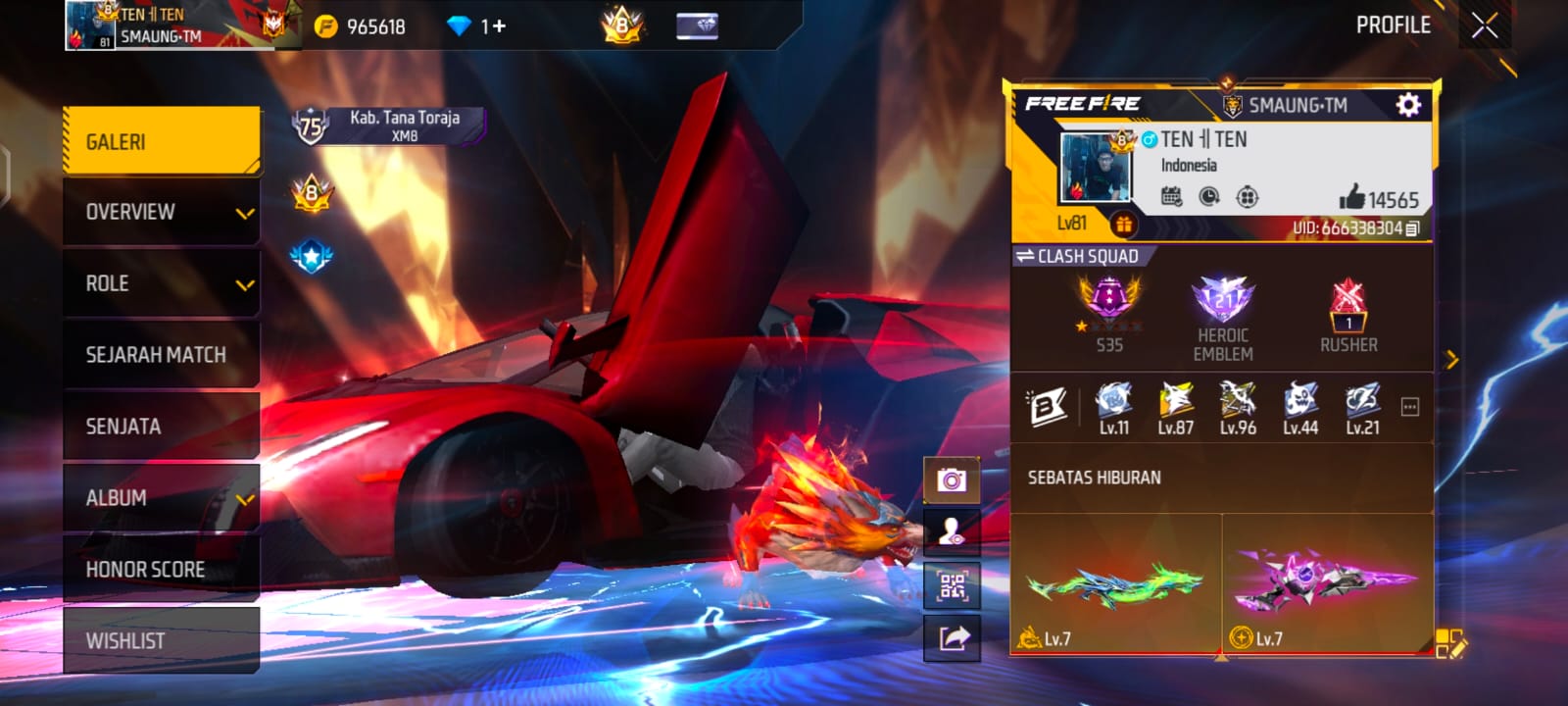Select the purple weapon skin thumbnail
The width and height of the screenshot is (1568, 706).
(1325, 582)
